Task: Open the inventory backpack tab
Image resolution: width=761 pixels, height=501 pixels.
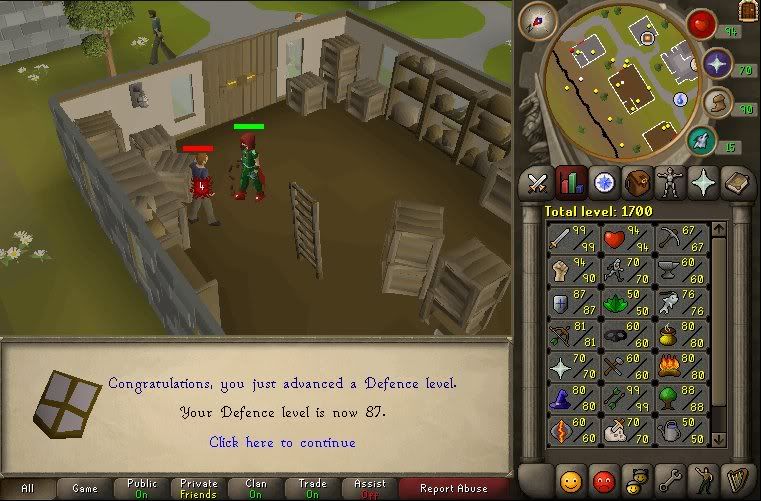Action: [x=635, y=182]
